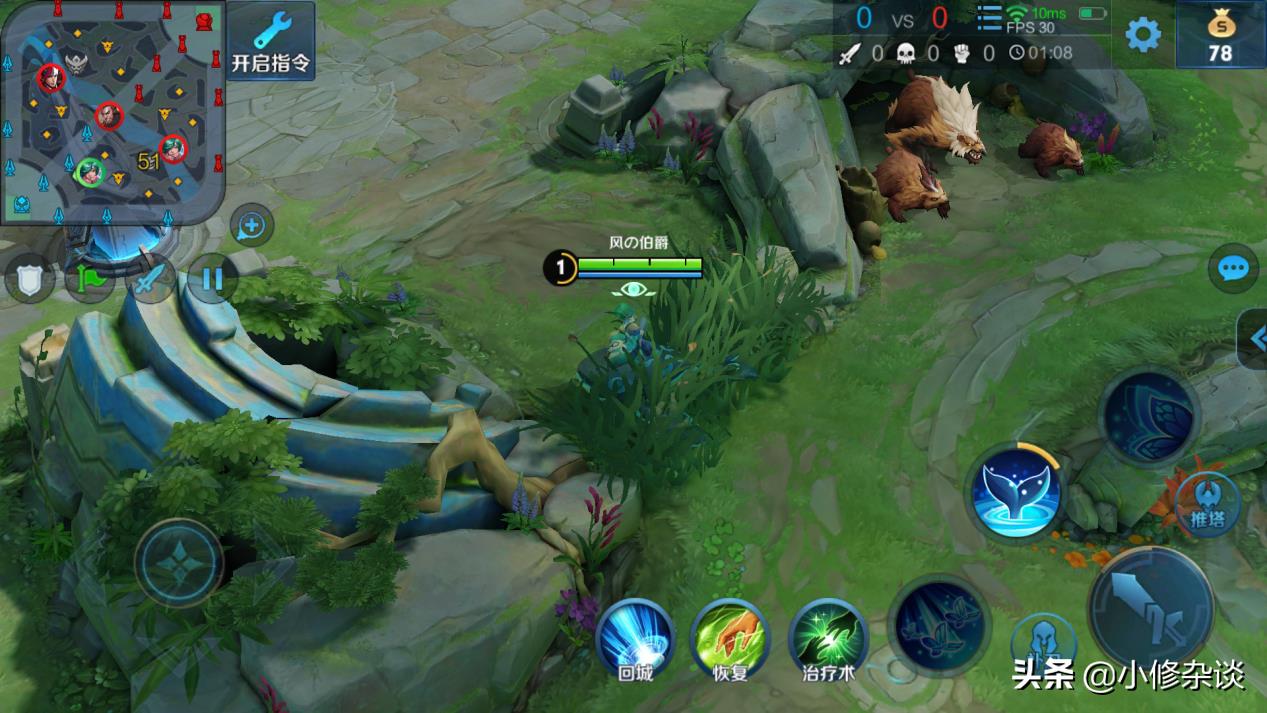The image size is (1267, 713).
Task: Click the blue pause bars button
Action: [x=212, y=278]
